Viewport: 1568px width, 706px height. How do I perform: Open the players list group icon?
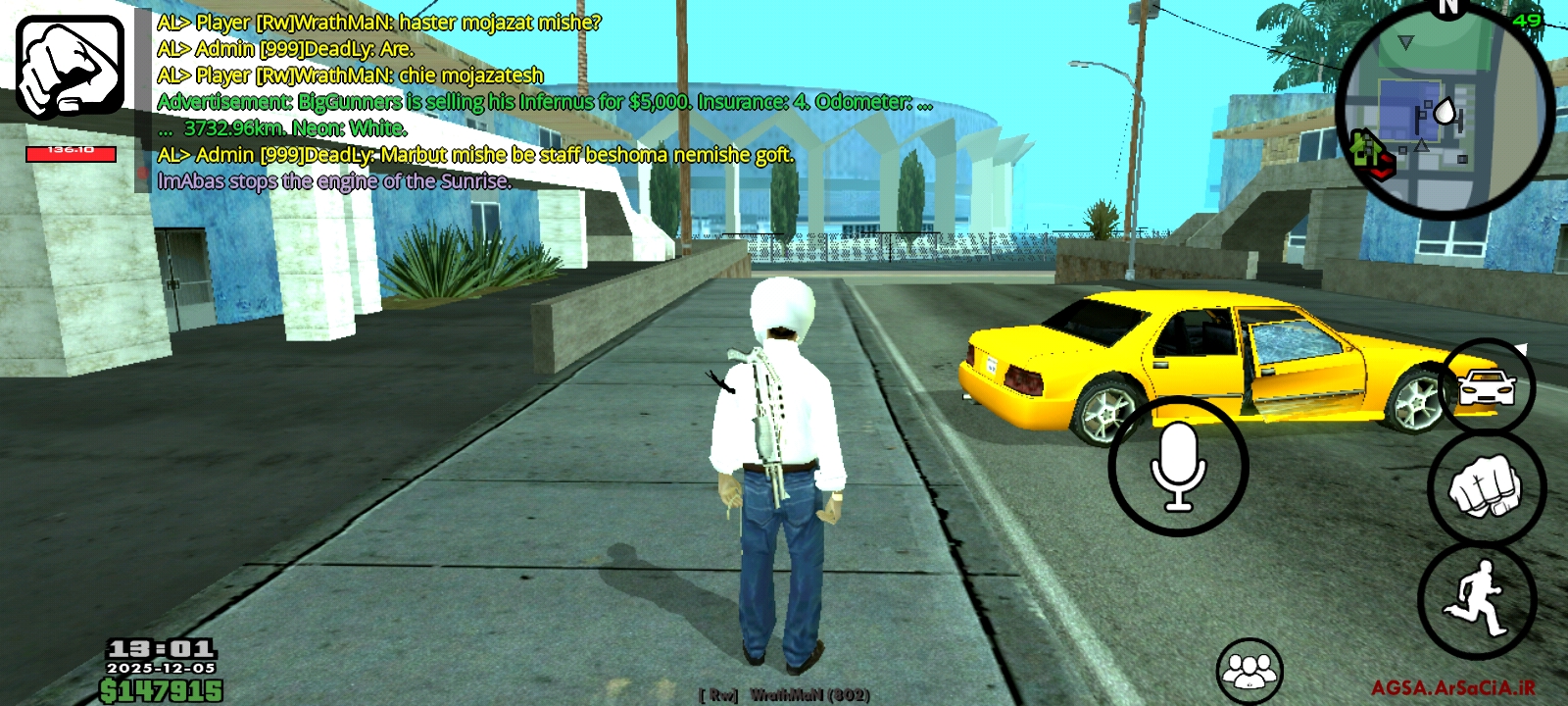(x=1249, y=671)
